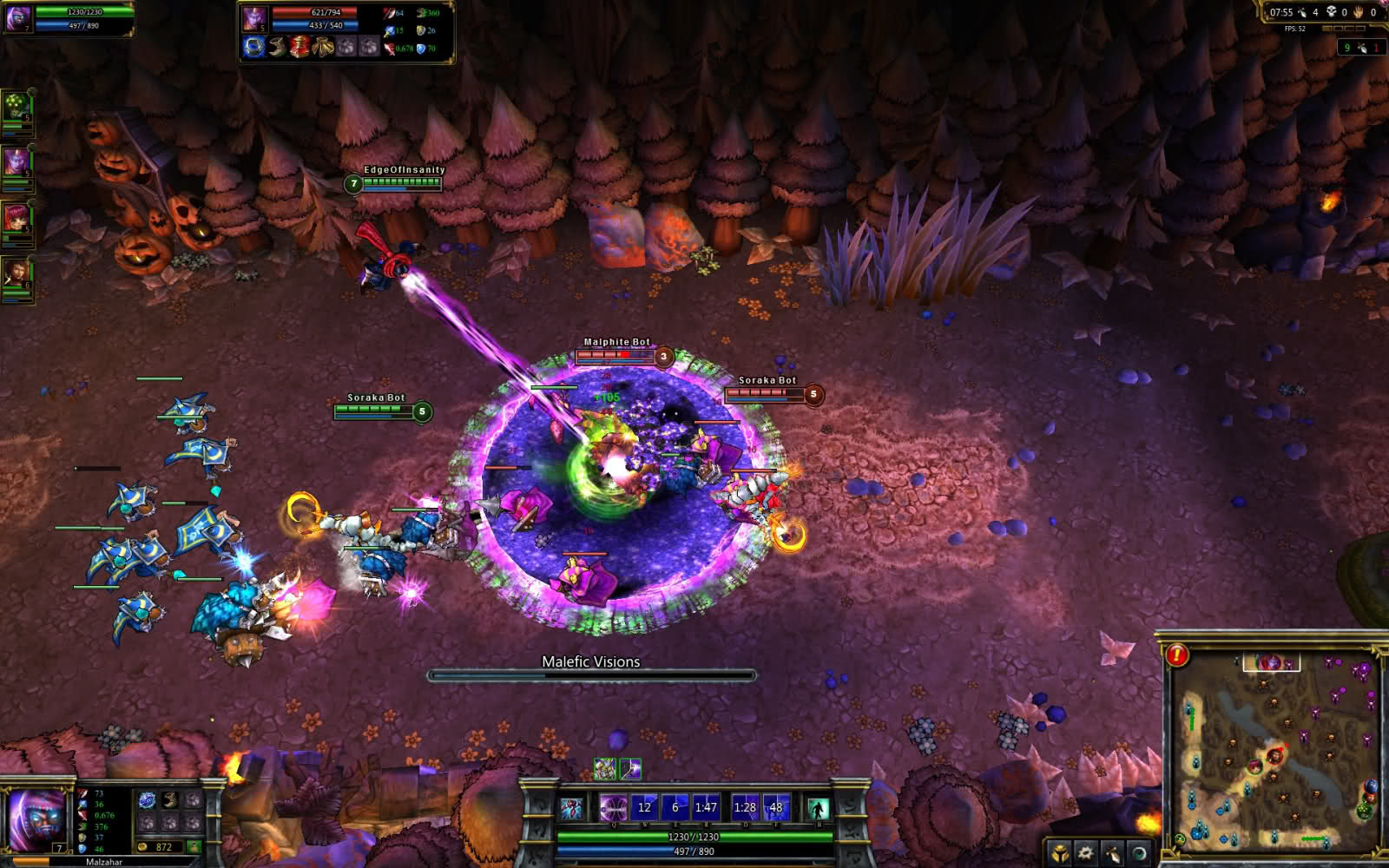Click the red exclamation alert icon on the minimap
Image resolution: width=1389 pixels, height=868 pixels.
[1178, 655]
